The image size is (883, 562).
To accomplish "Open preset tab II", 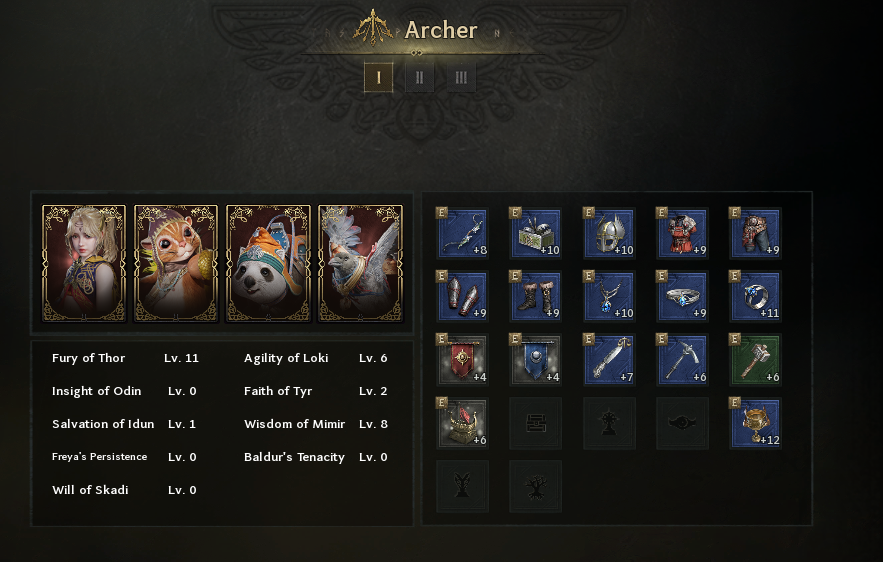I will point(419,78).
